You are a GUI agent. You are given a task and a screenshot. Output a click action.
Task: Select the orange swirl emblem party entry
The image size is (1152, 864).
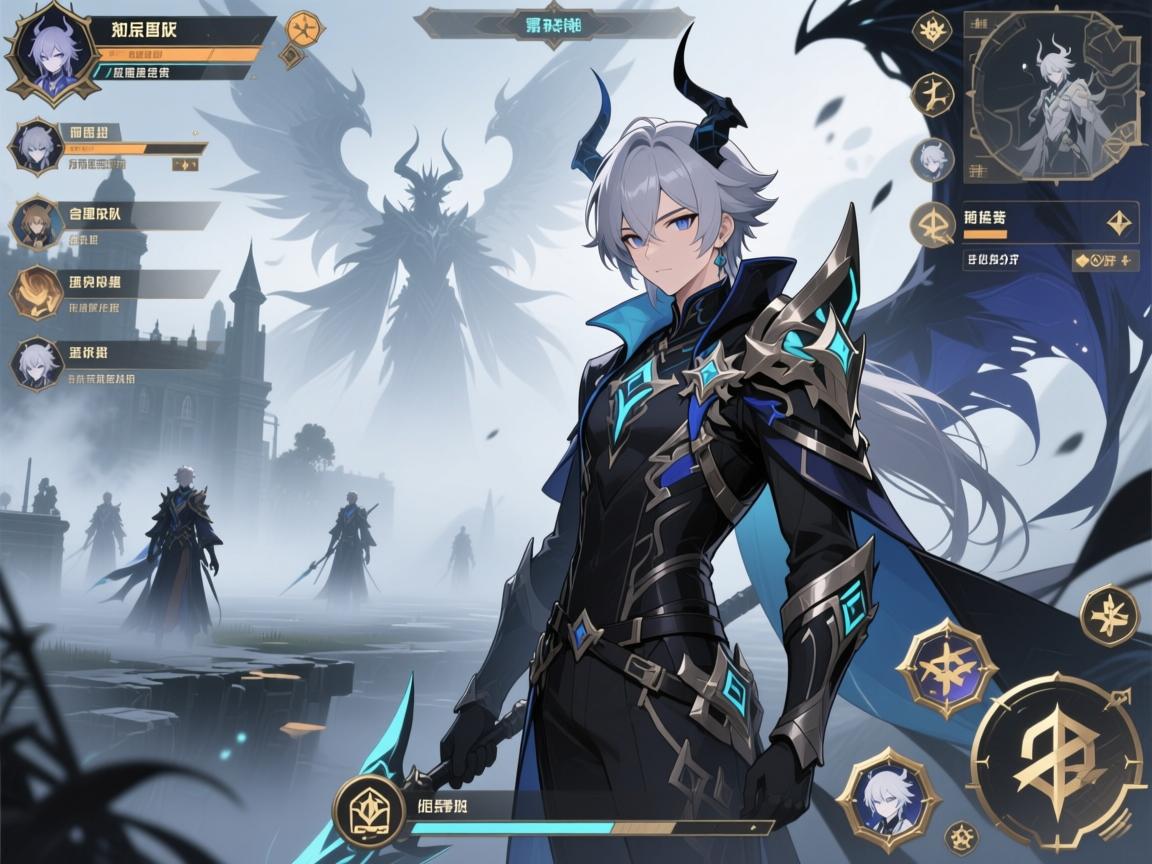[36, 291]
